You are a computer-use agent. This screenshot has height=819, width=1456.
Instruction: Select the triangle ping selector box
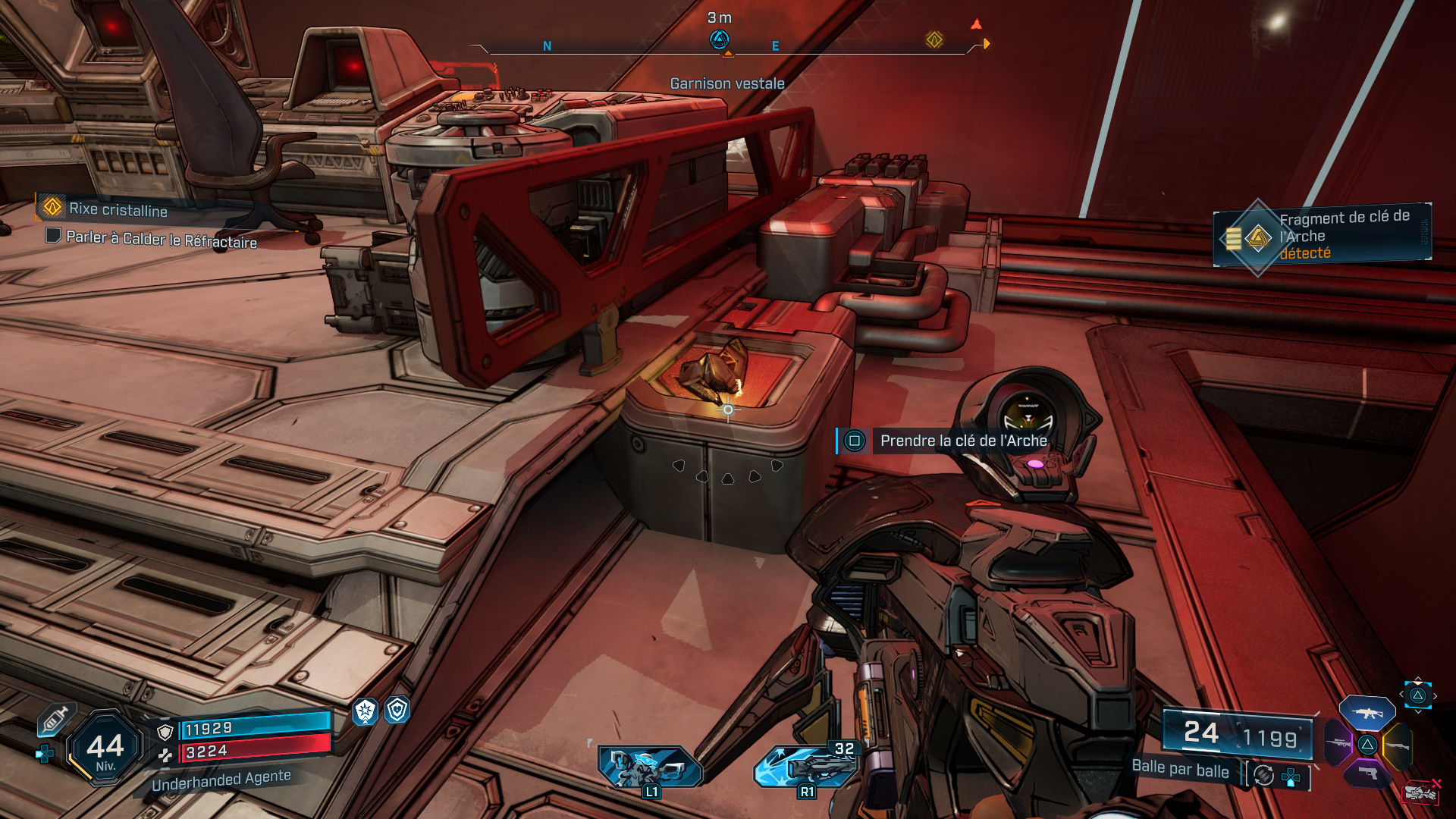[1418, 695]
